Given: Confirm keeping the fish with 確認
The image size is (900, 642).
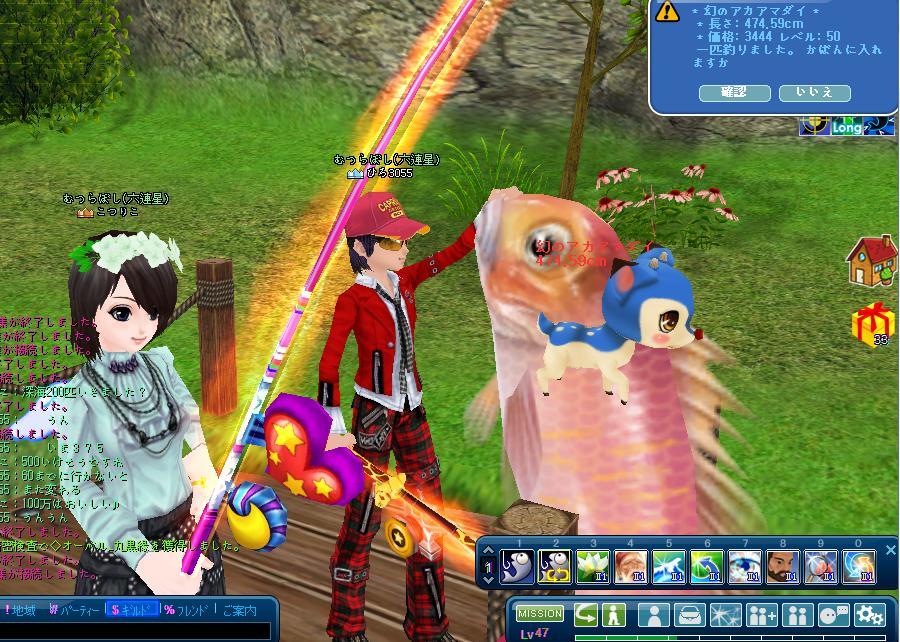Looking at the screenshot, I should tap(734, 92).
